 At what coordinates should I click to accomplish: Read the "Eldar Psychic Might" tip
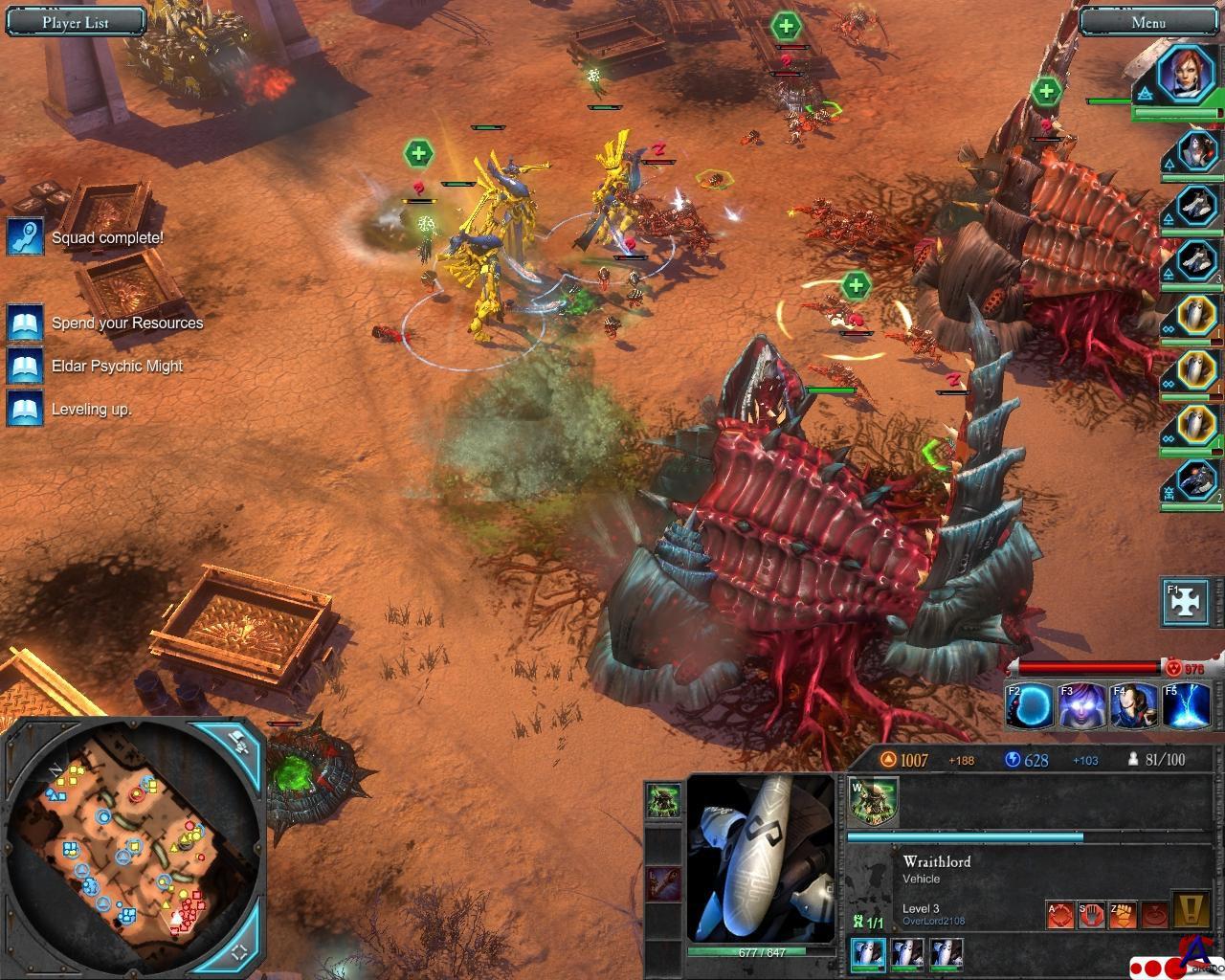tap(117, 366)
